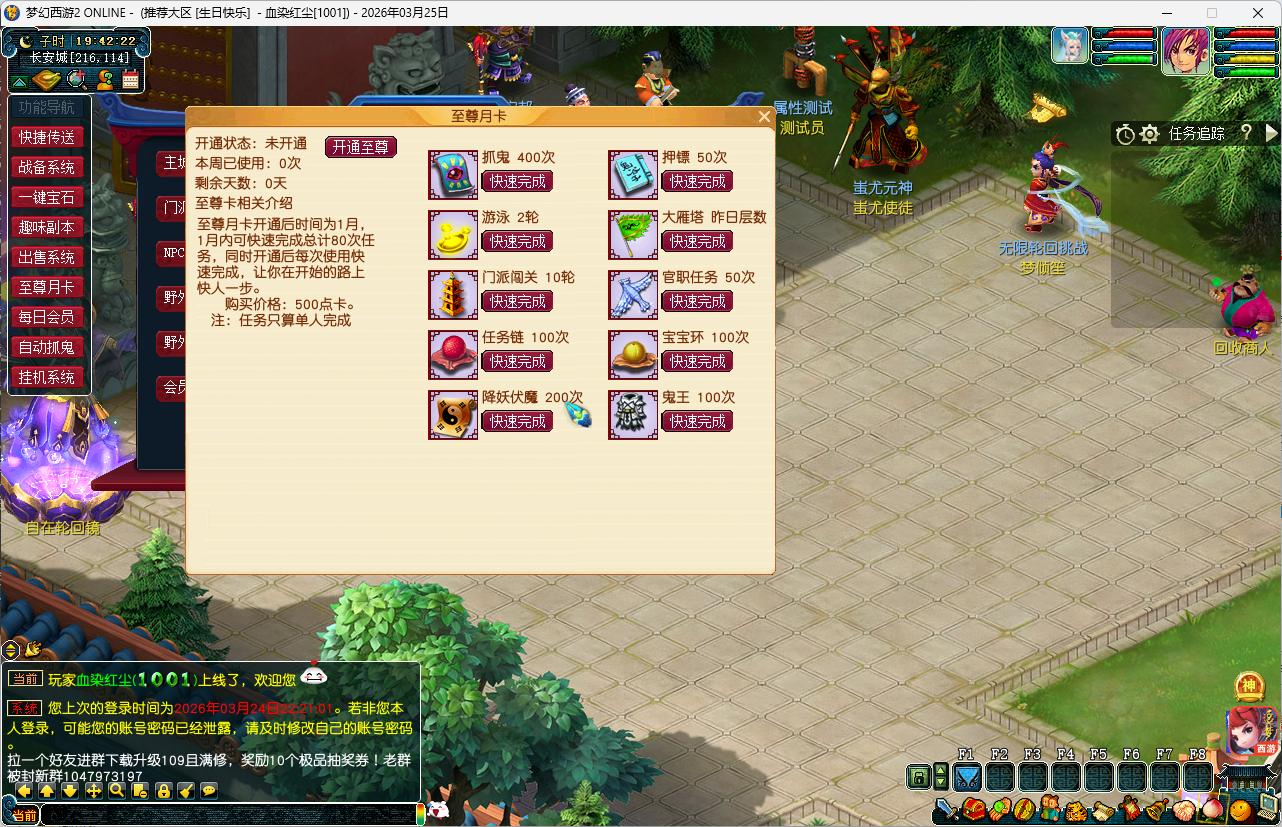Quick-complete the 游泳 2轮 task
The width and height of the screenshot is (1282, 827).
pyautogui.click(x=517, y=242)
